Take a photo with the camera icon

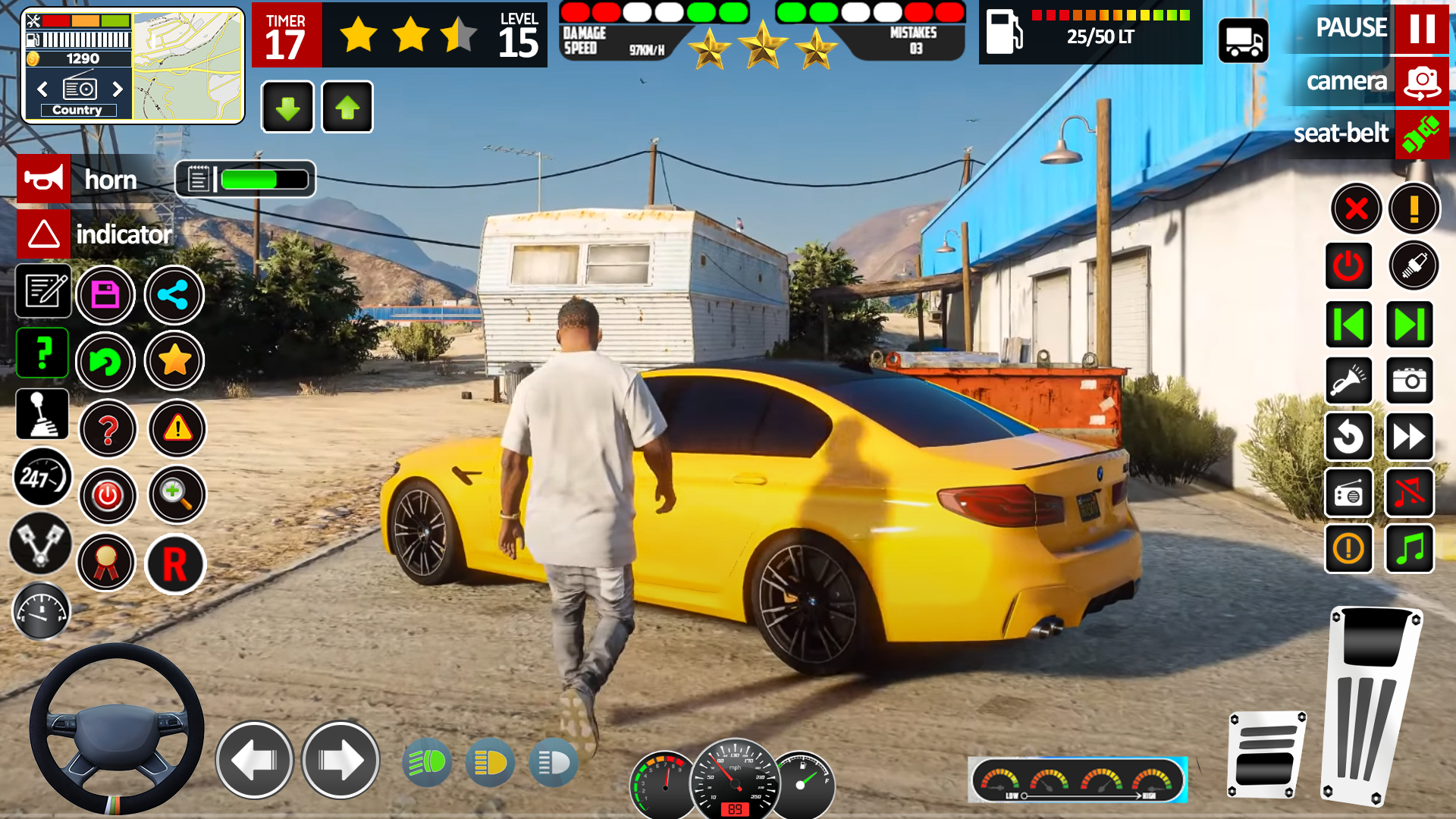pos(1410,381)
